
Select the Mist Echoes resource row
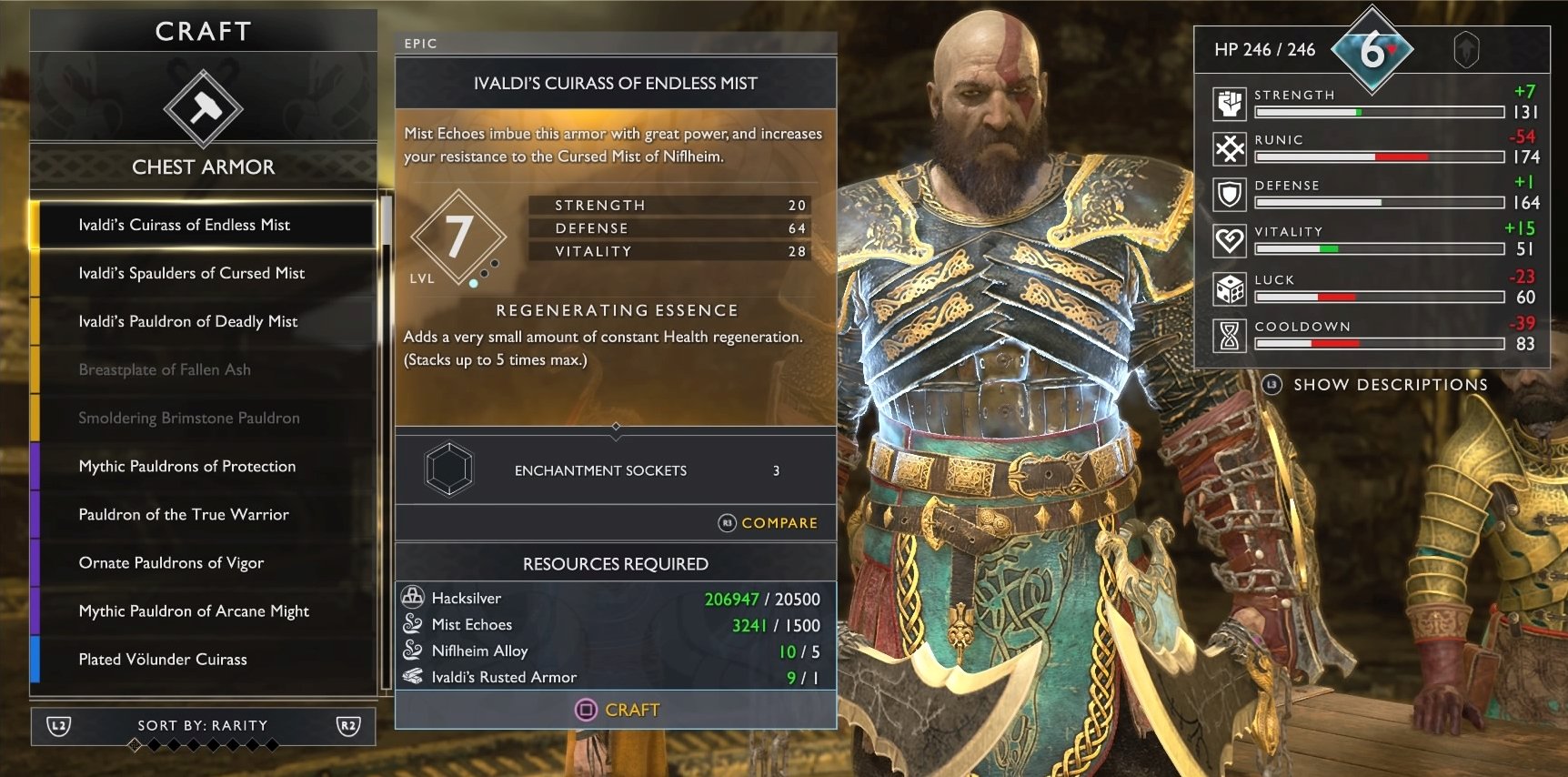coord(616,625)
